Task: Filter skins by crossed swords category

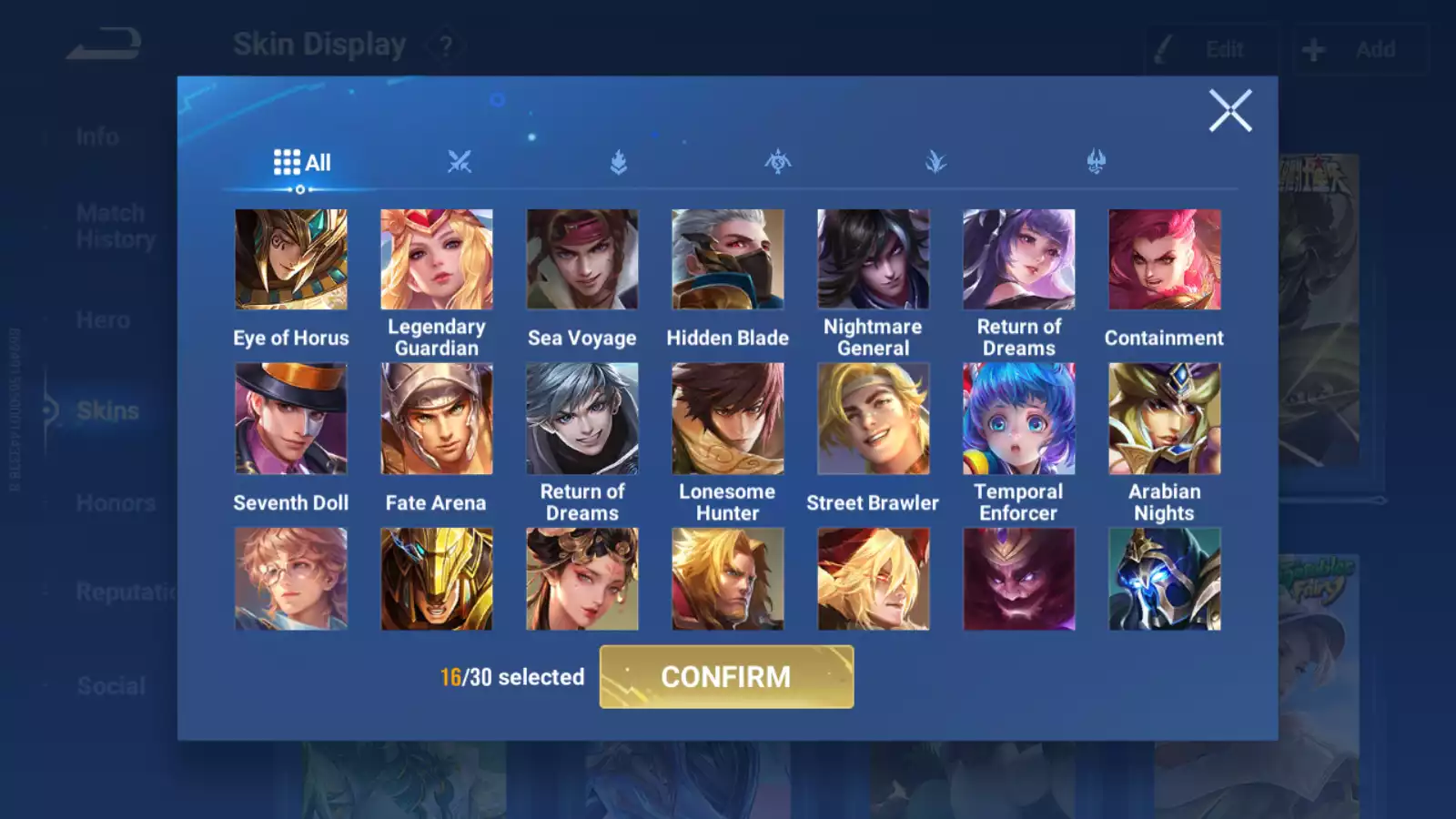Action: [x=460, y=163]
